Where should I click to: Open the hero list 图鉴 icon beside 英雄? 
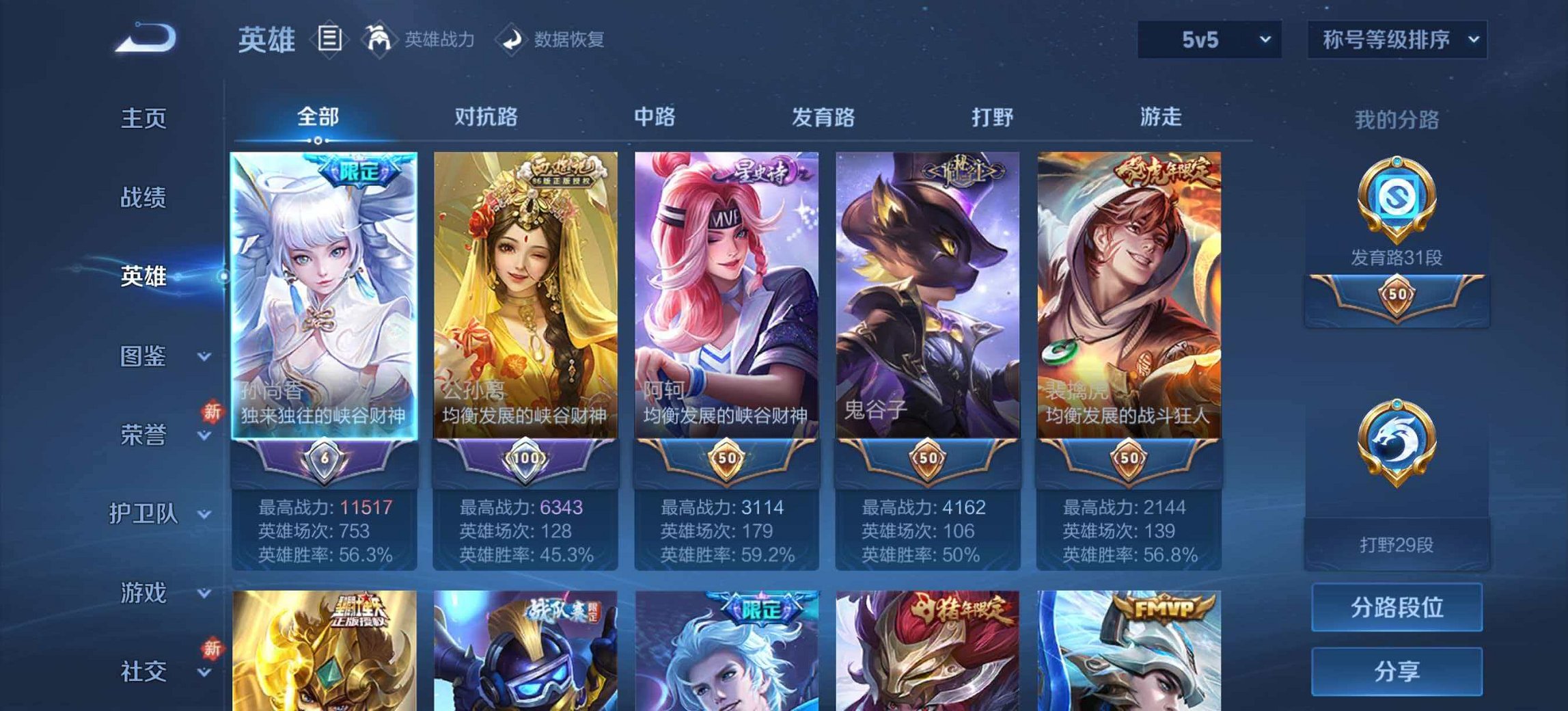pyautogui.click(x=331, y=39)
